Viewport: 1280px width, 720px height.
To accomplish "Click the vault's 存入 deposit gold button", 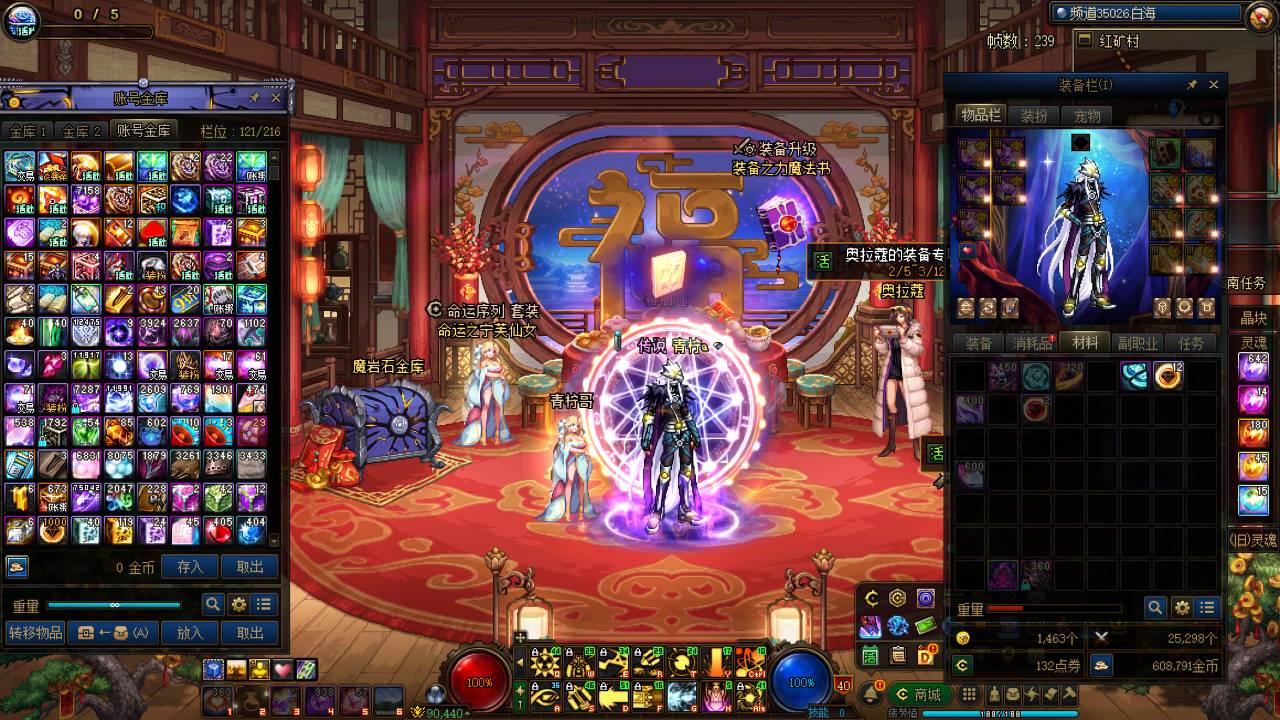I will coord(190,567).
